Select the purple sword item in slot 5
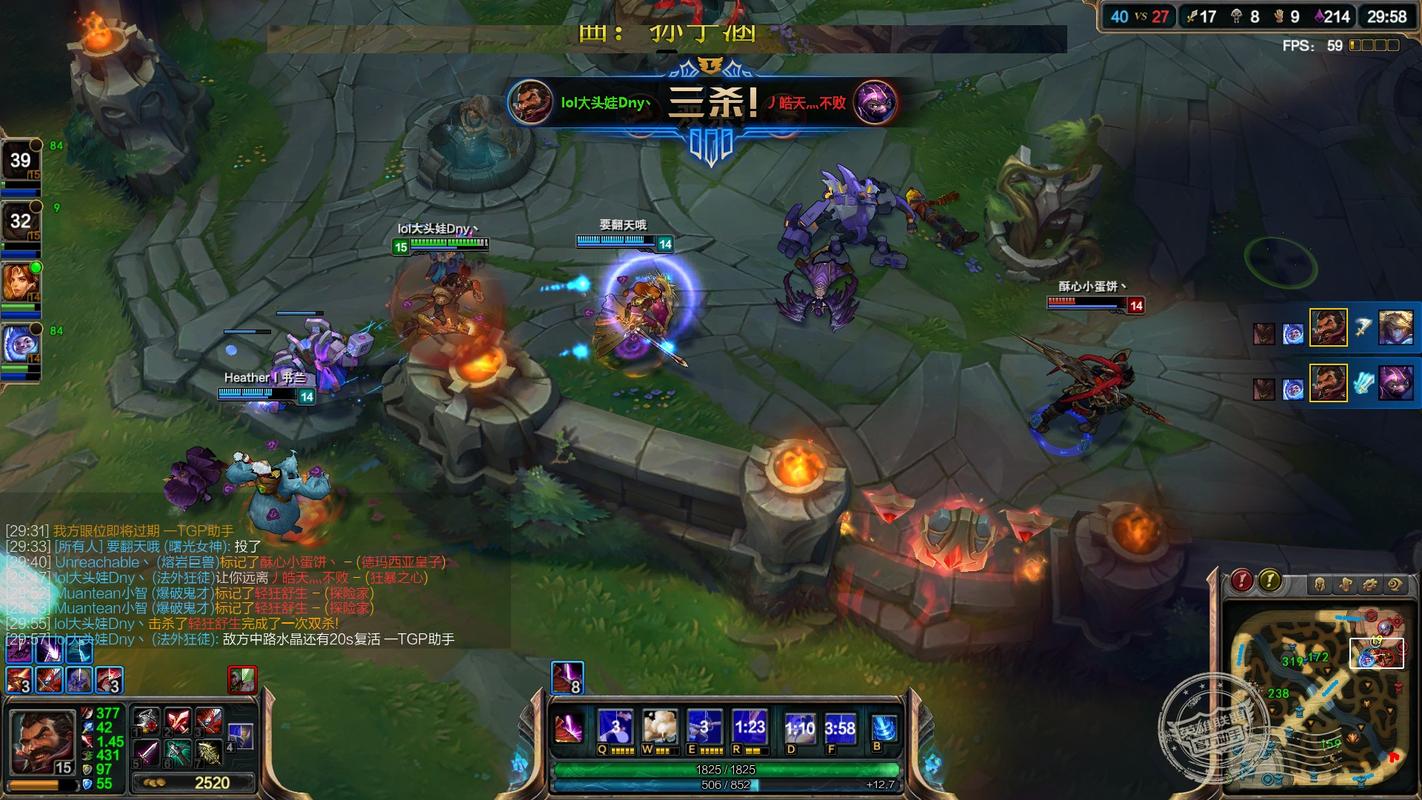Viewport: 1422px width, 800px height. point(148,752)
